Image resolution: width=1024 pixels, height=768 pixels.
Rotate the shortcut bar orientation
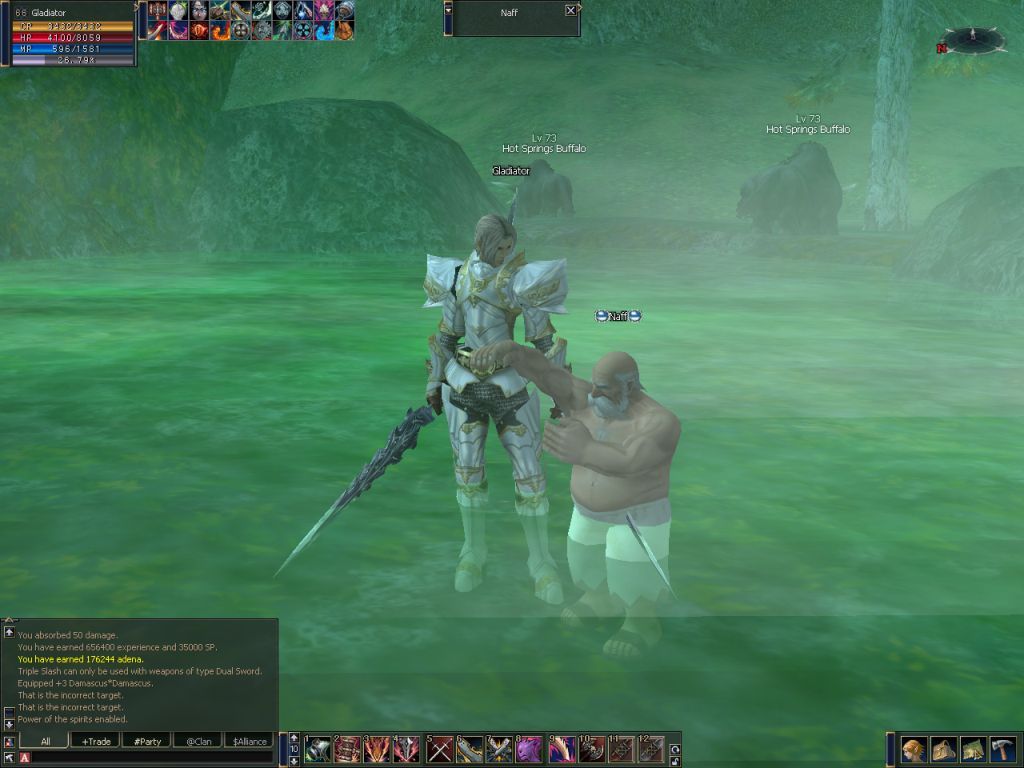[675, 746]
